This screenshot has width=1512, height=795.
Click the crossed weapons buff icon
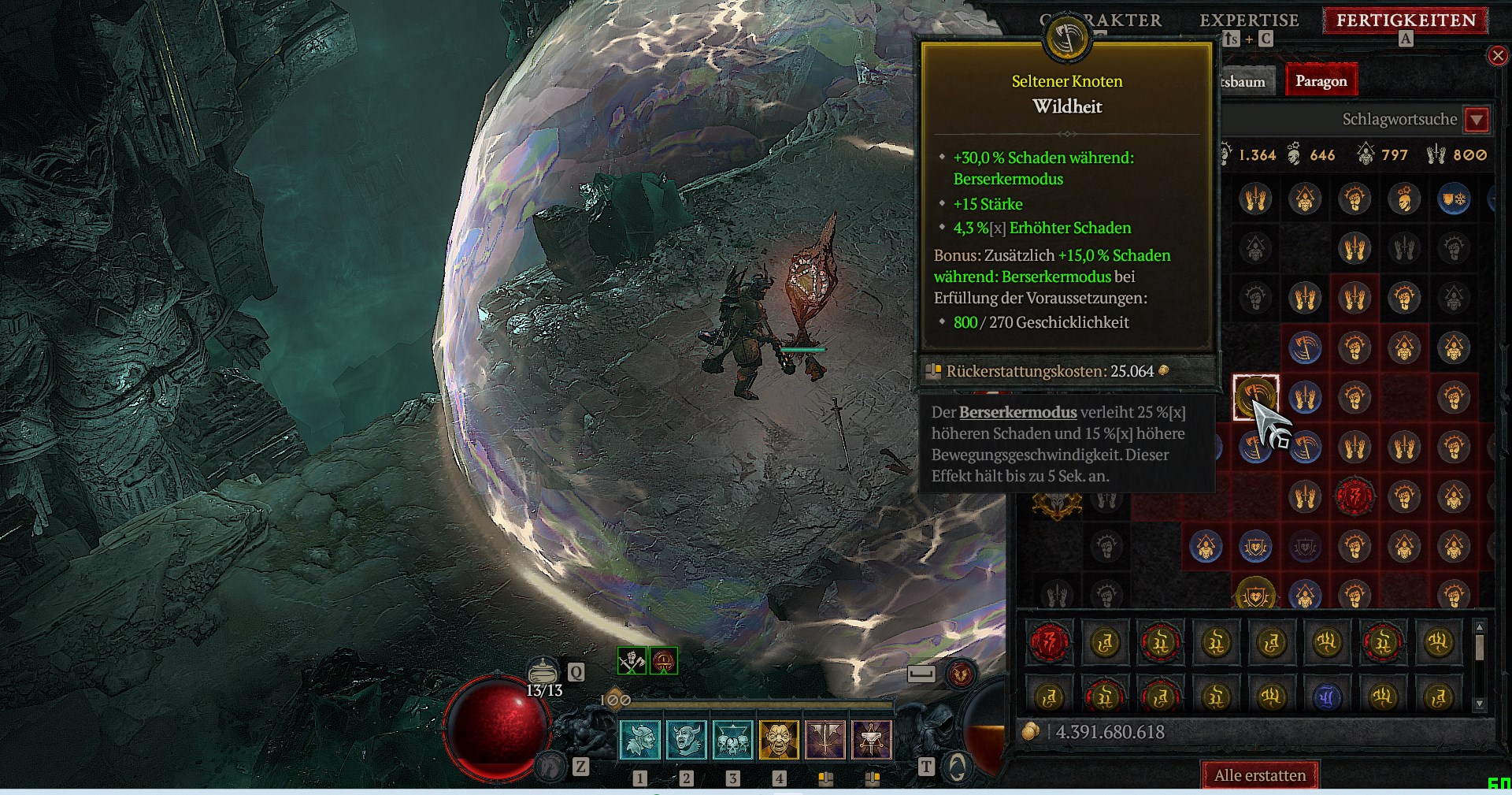(x=632, y=661)
